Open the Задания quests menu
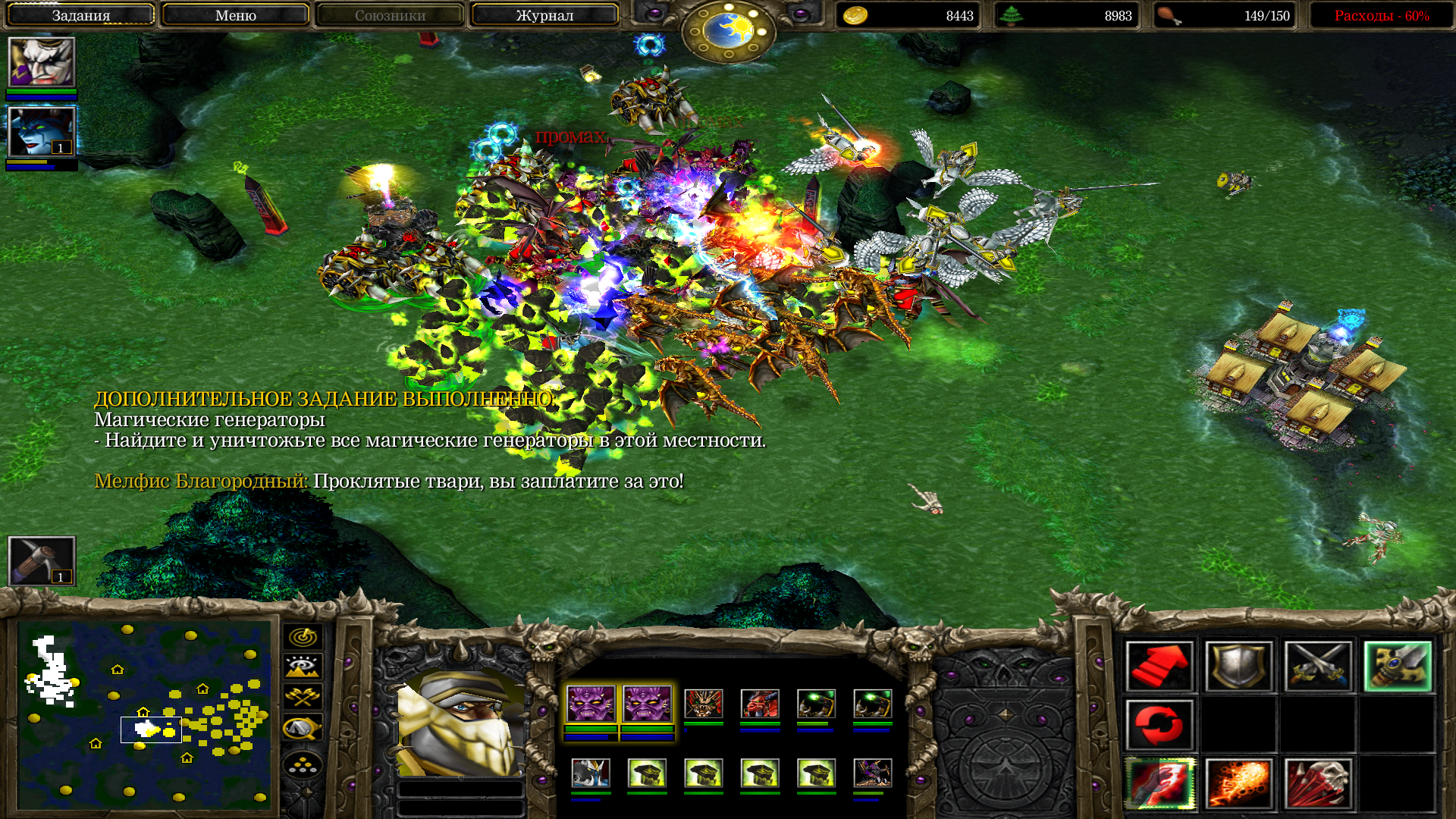Viewport: 1456px width, 819px height. (80, 15)
